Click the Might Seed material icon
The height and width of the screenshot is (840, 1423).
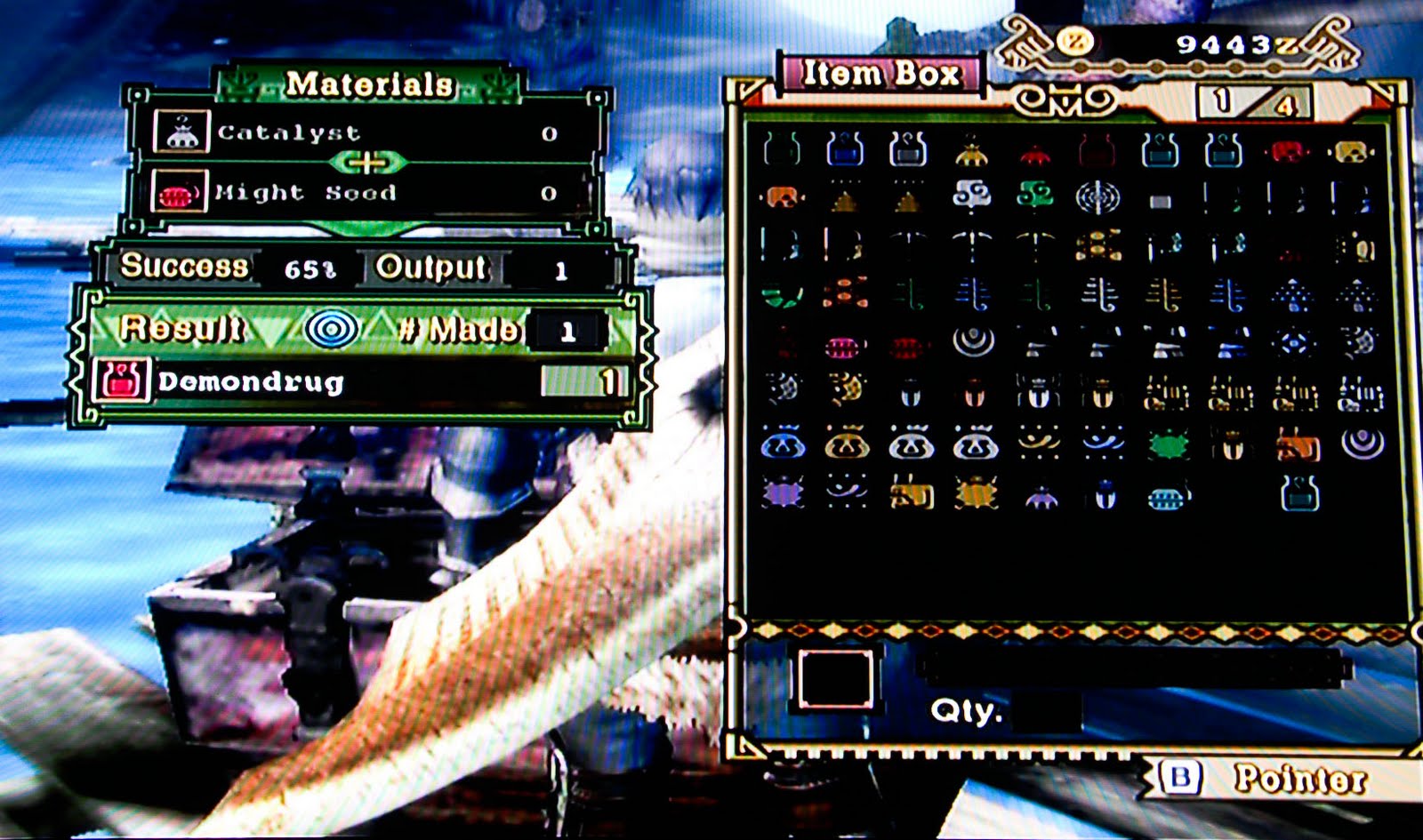tap(182, 192)
